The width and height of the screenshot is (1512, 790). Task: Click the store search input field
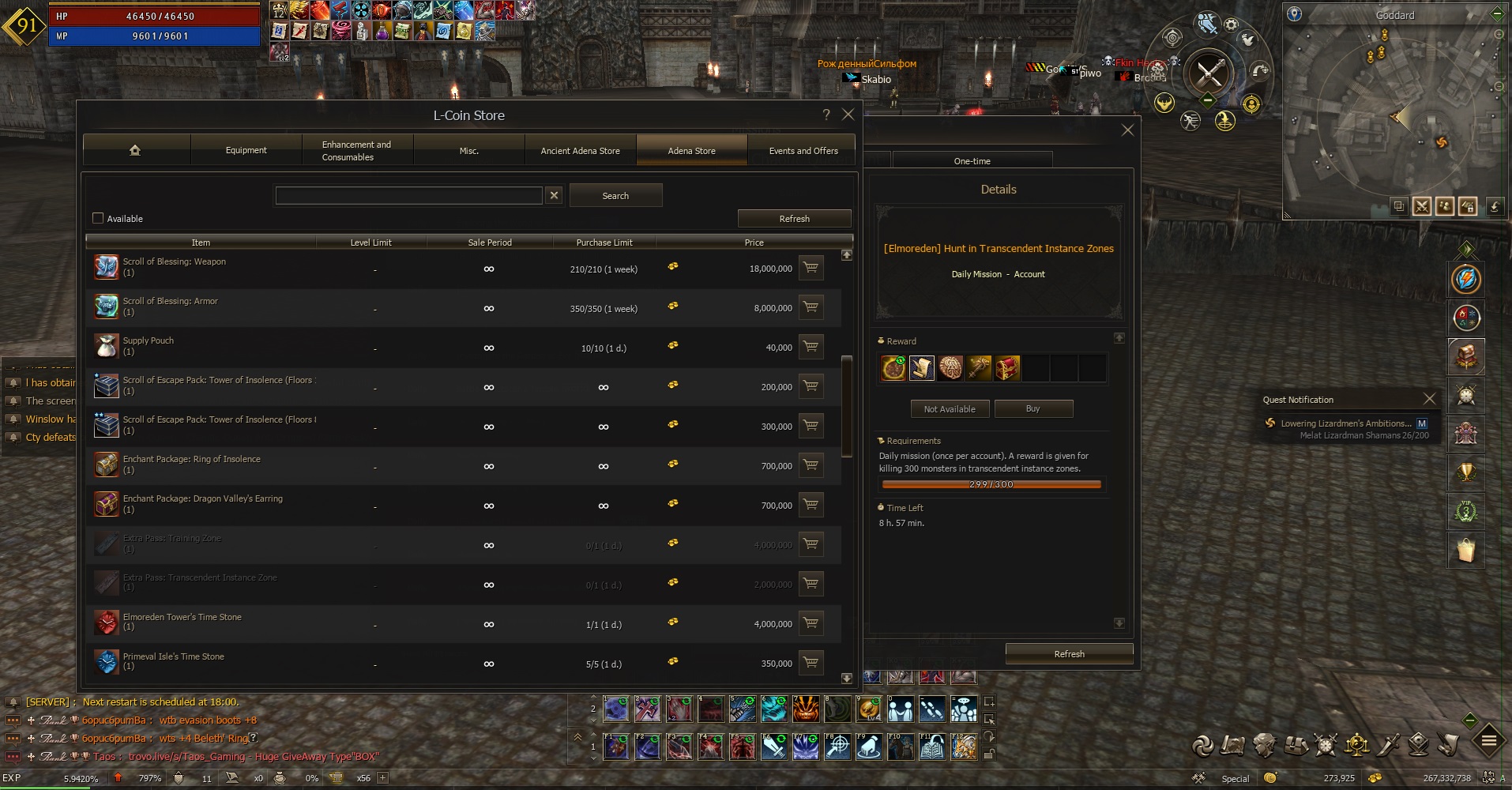tap(408, 195)
